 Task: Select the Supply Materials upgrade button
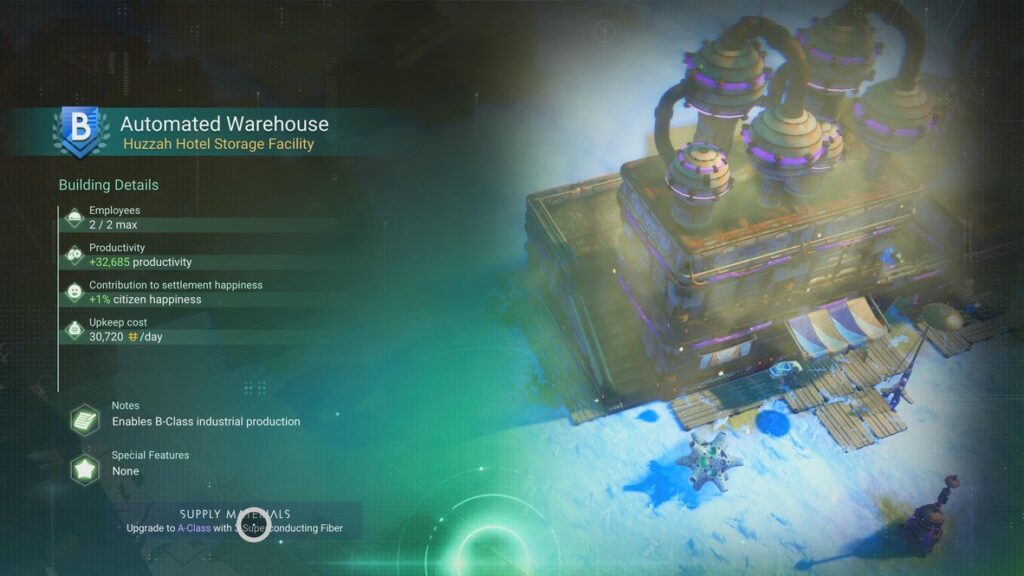[235, 520]
